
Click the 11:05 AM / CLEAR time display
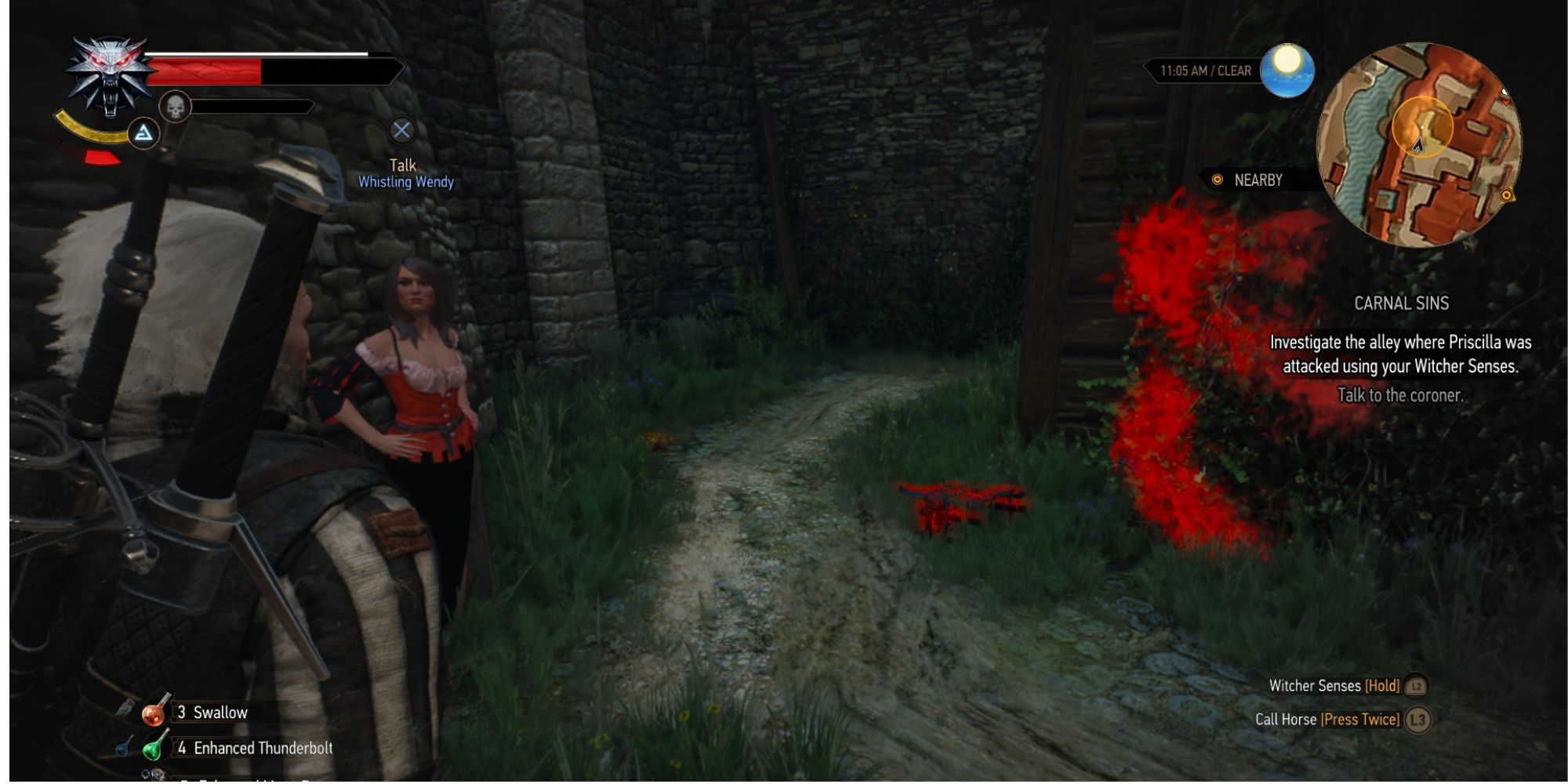pyautogui.click(x=1207, y=68)
